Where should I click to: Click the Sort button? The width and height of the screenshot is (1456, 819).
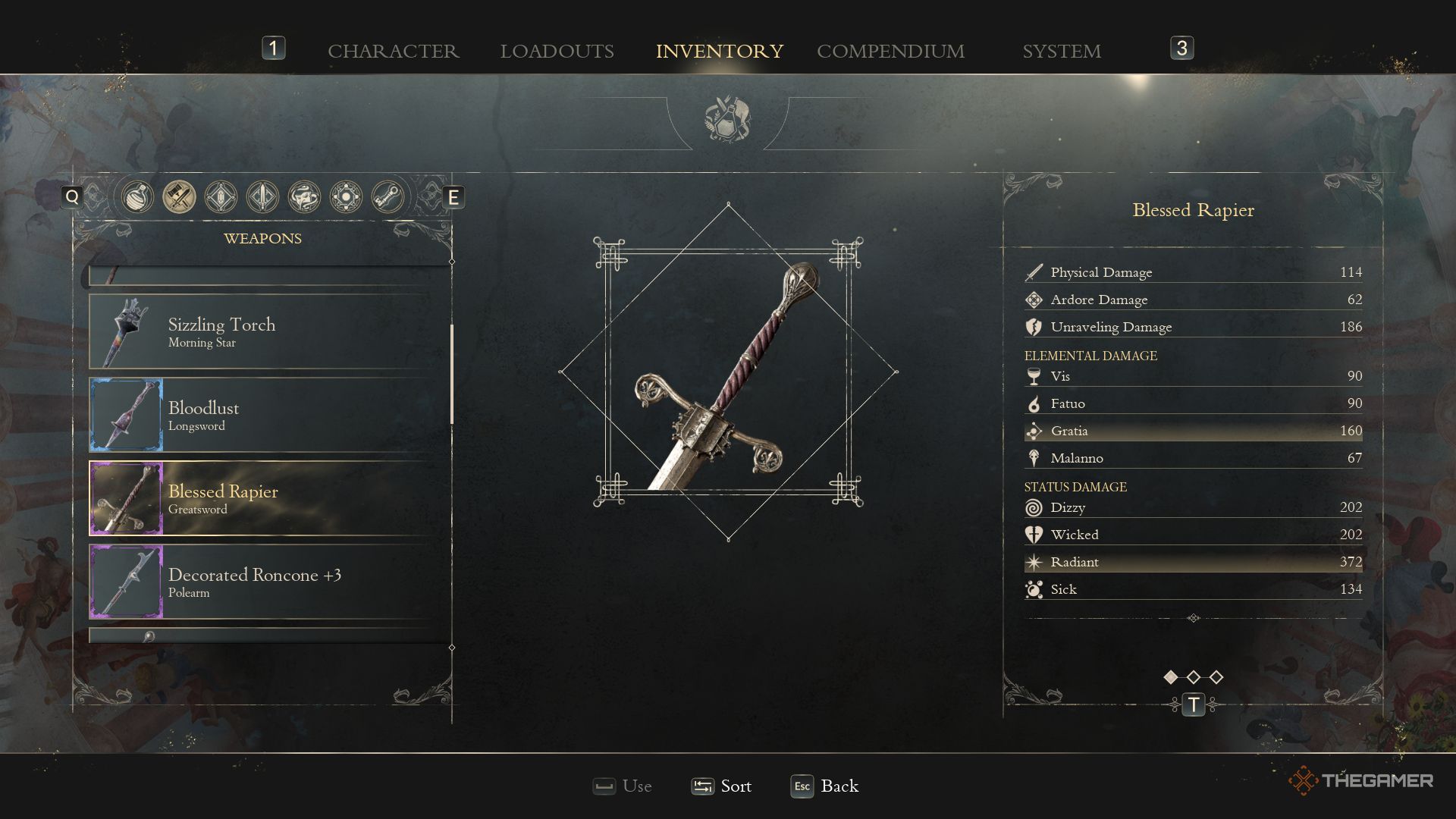tap(722, 786)
